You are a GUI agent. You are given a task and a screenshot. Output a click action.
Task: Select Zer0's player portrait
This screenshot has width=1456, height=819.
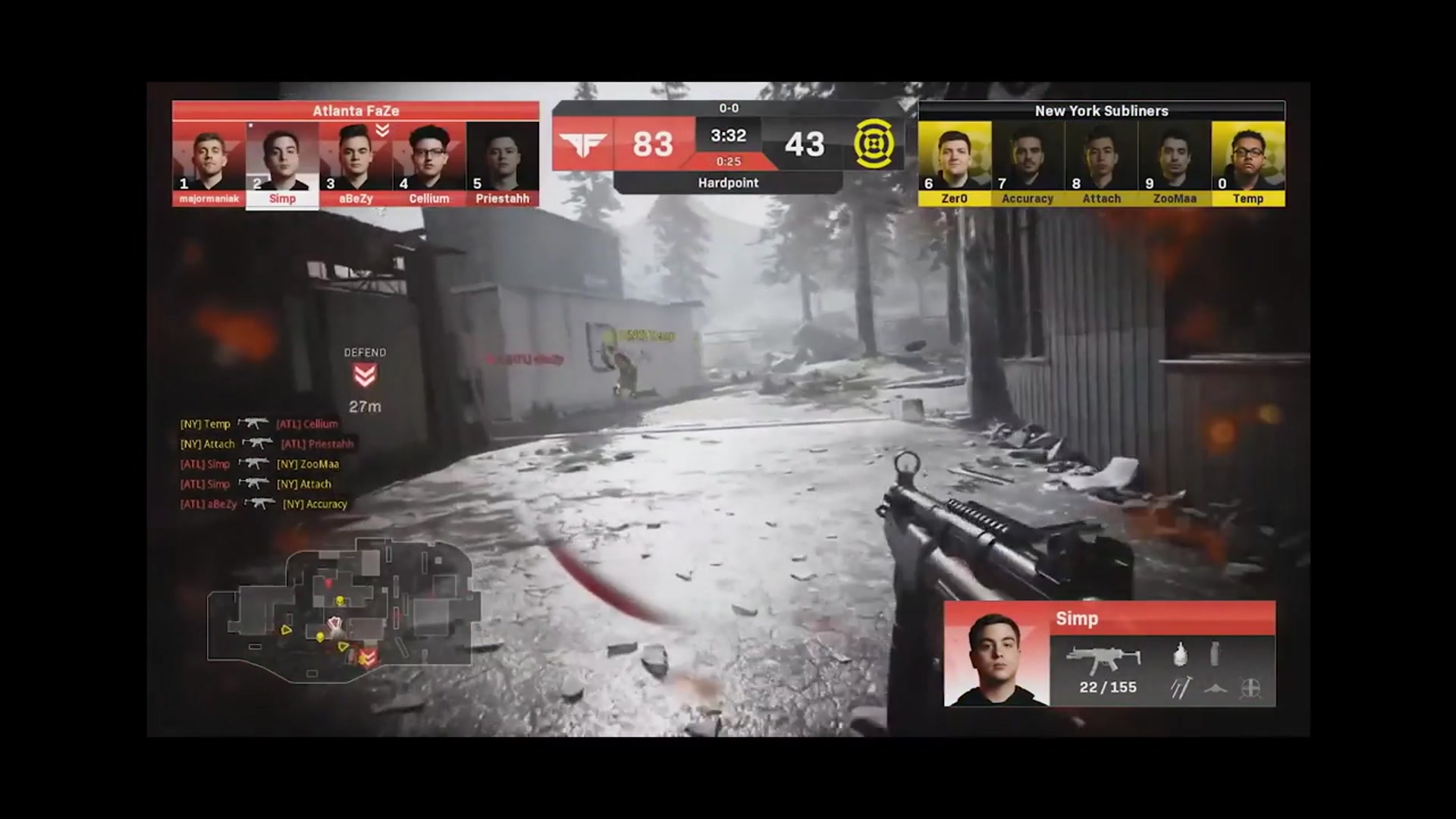click(x=954, y=157)
